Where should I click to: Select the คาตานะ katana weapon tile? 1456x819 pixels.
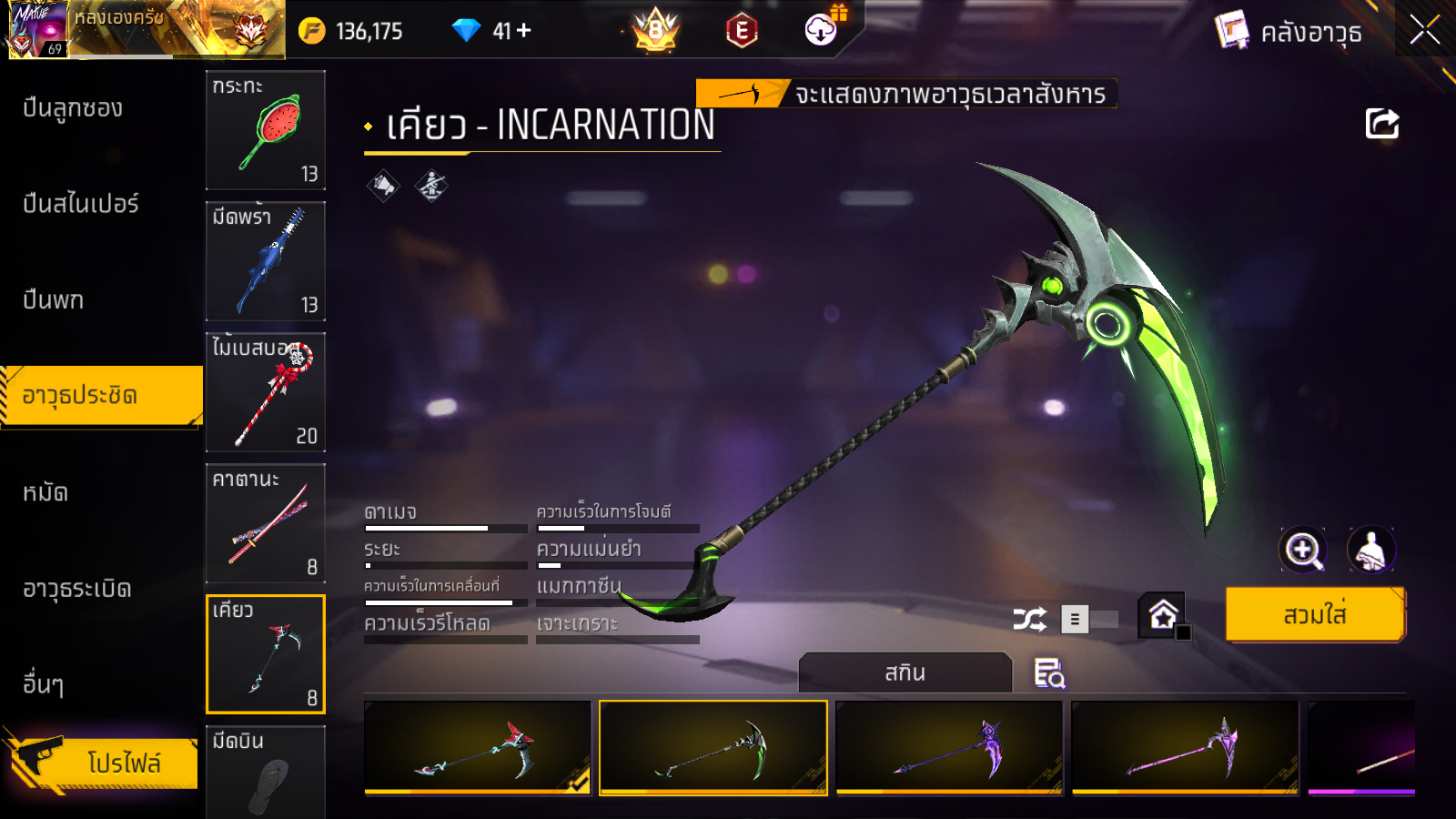tap(266, 523)
